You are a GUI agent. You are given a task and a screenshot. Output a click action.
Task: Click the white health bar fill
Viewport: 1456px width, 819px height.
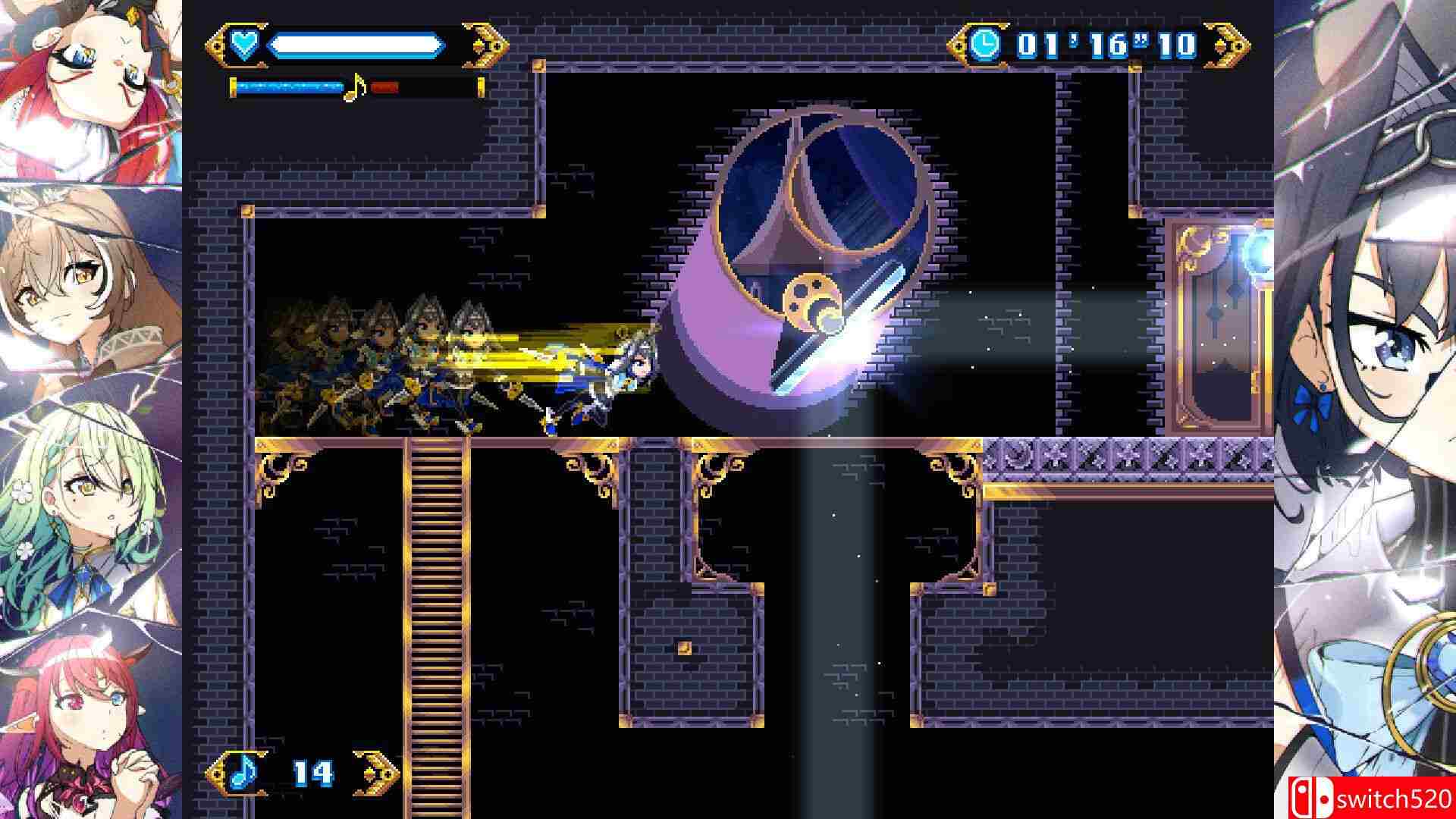tap(353, 44)
